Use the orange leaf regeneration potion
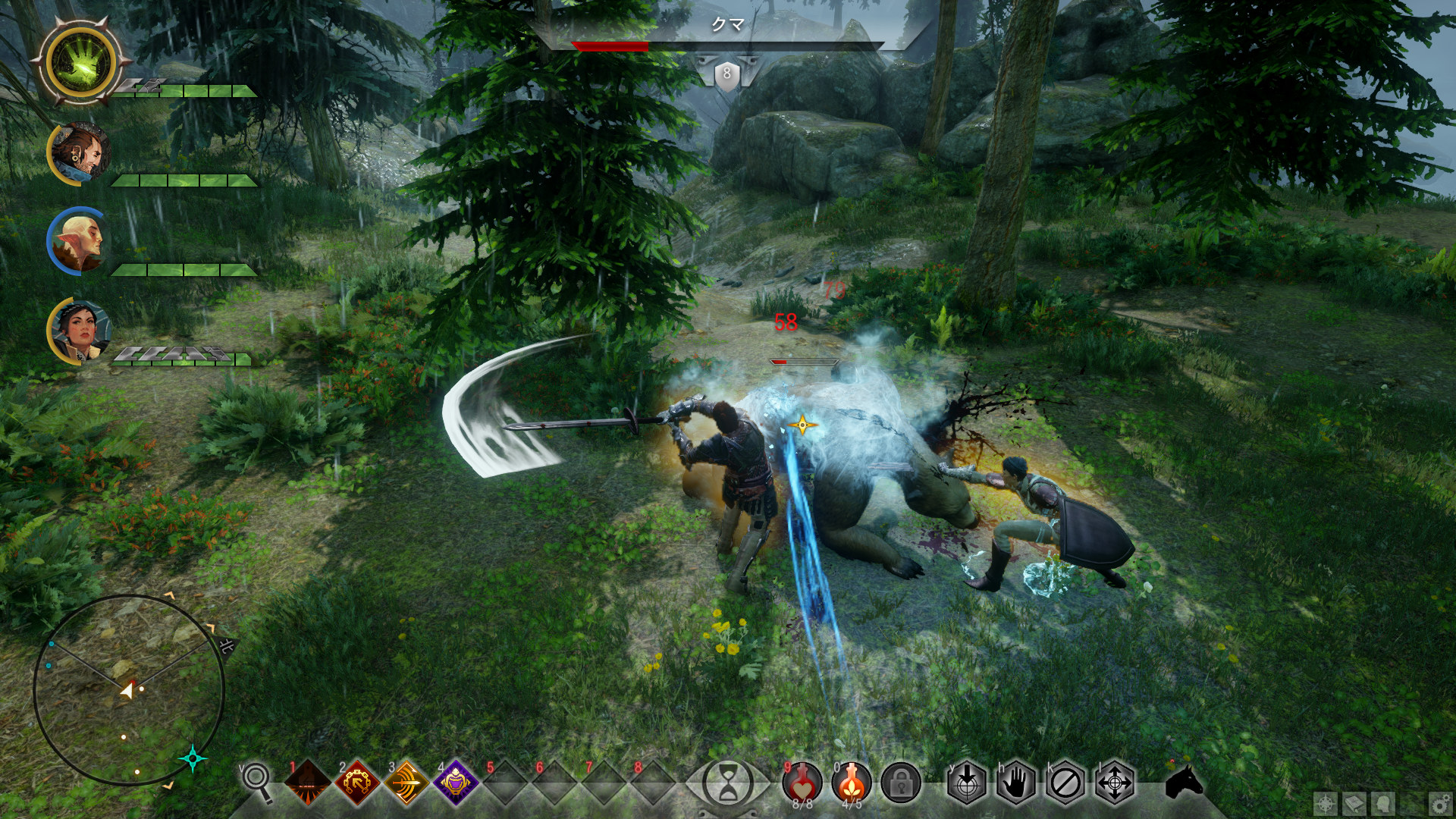 coord(852,782)
